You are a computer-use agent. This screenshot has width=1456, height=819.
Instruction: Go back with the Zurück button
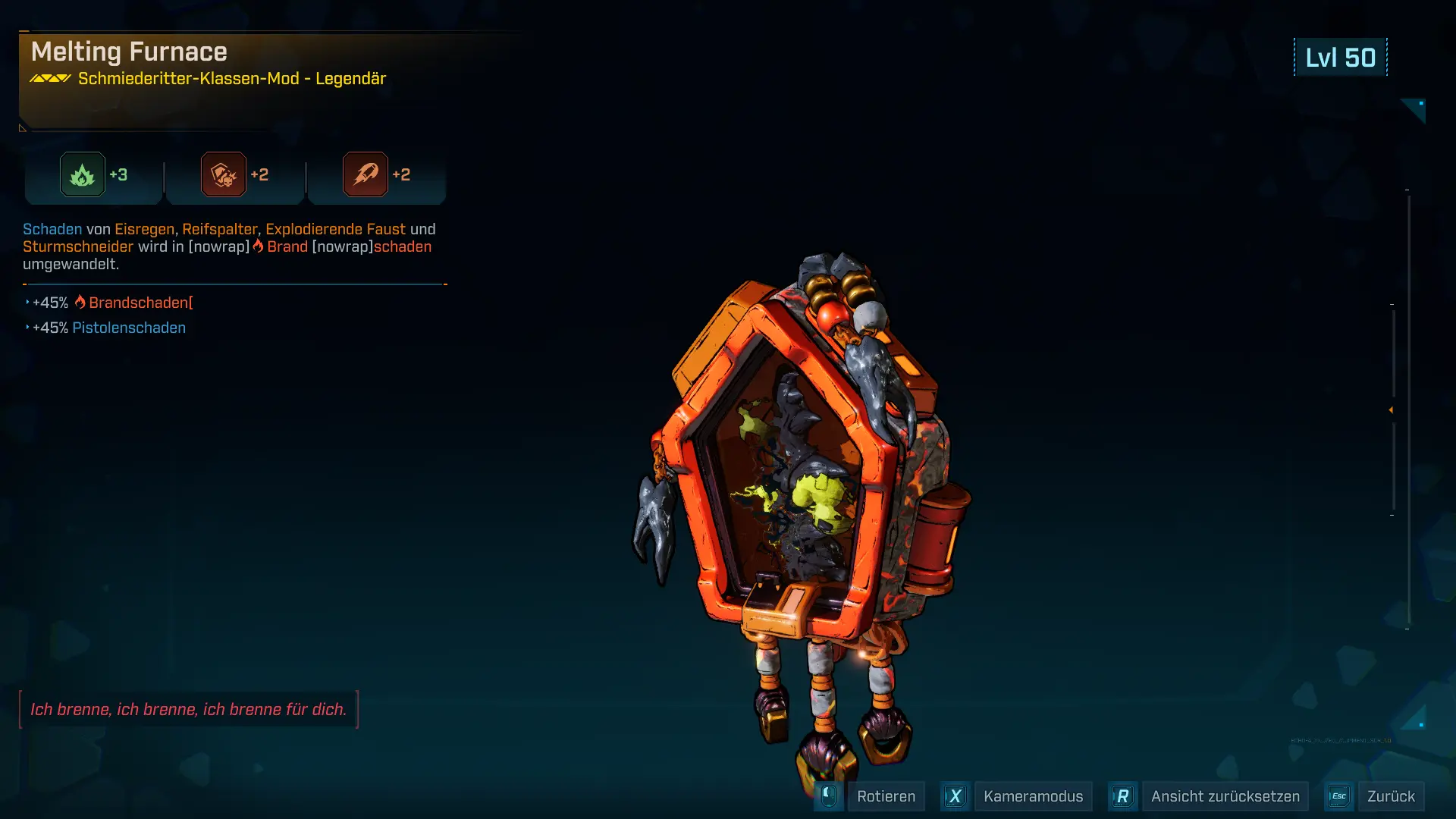[x=1390, y=796]
